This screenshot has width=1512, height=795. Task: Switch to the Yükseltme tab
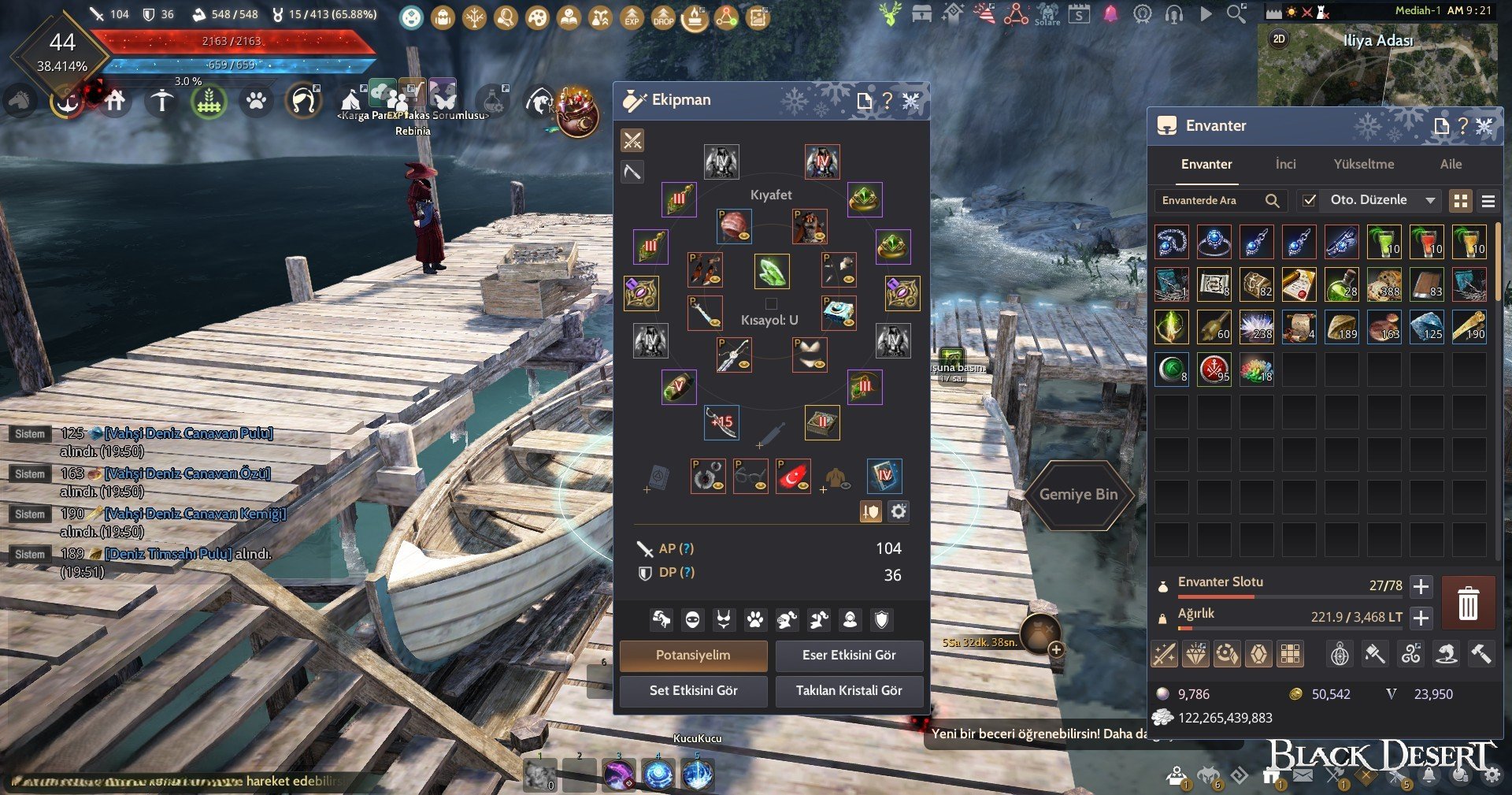tap(1363, 164)
